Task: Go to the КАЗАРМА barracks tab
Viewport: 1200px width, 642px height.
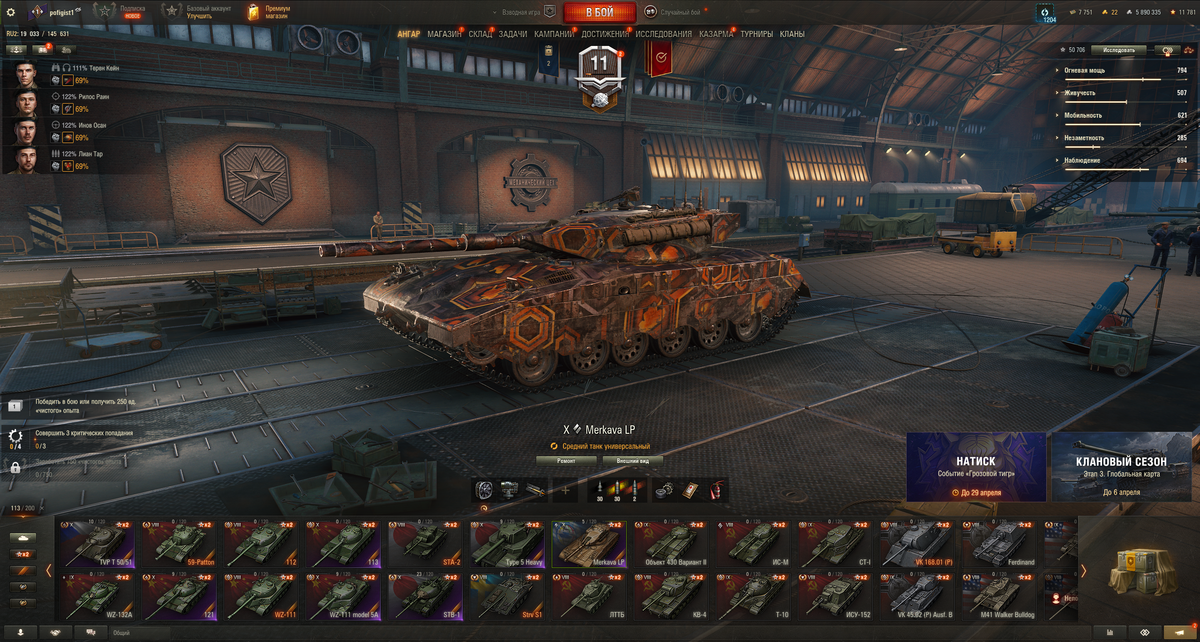Action: coord(716,34)
